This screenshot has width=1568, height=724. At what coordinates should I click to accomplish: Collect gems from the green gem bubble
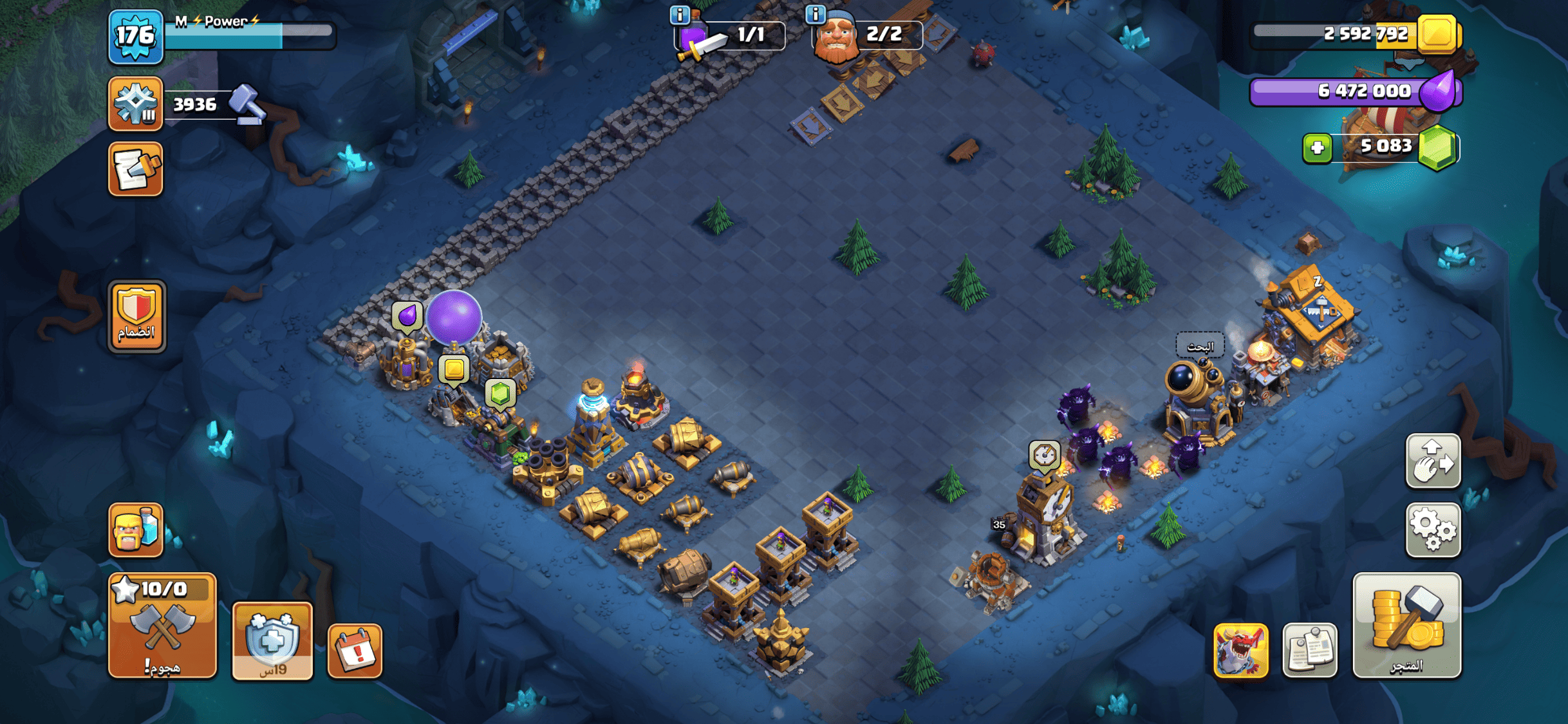(500, 393)
